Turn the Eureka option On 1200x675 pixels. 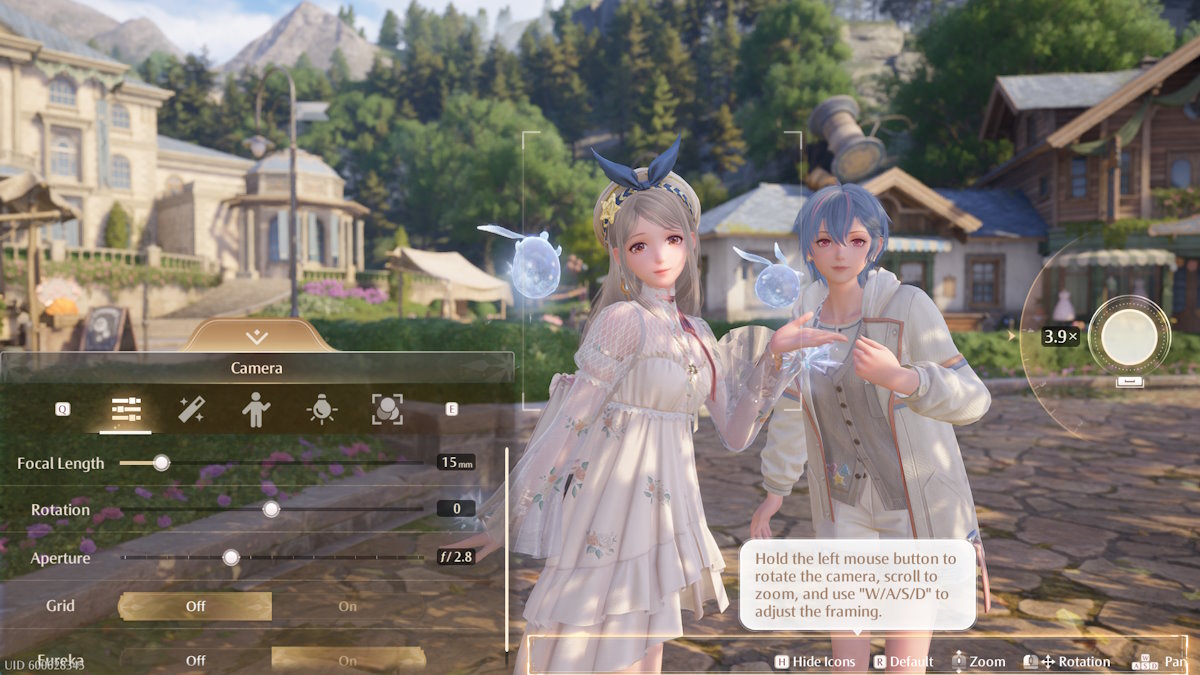click(x=347, y=660)
